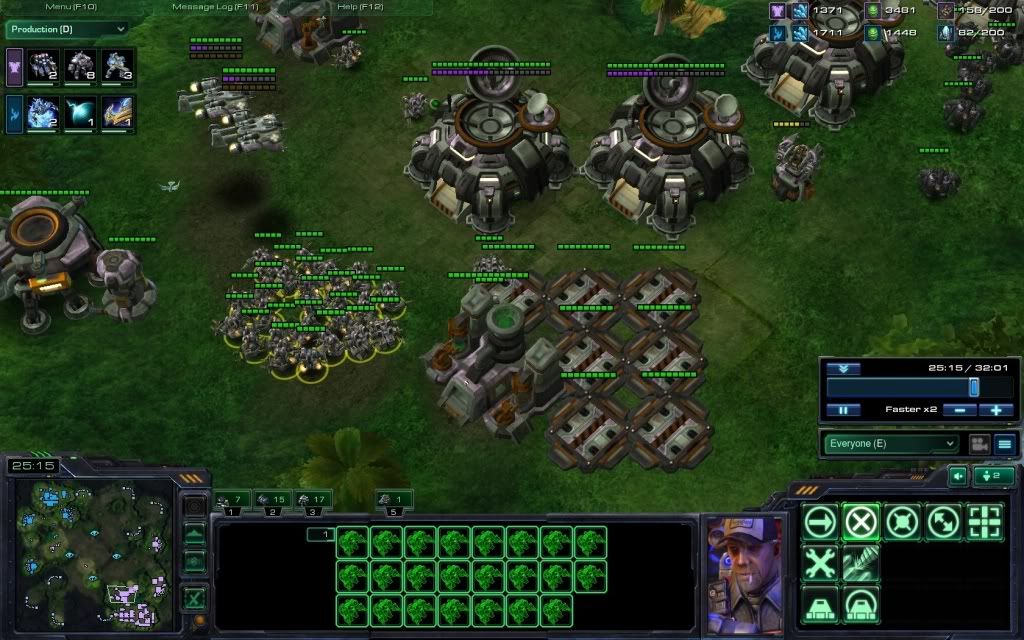The image size is (1024, 640).
Task: Click the replay timeline slider handle
Action: (973, 387)
